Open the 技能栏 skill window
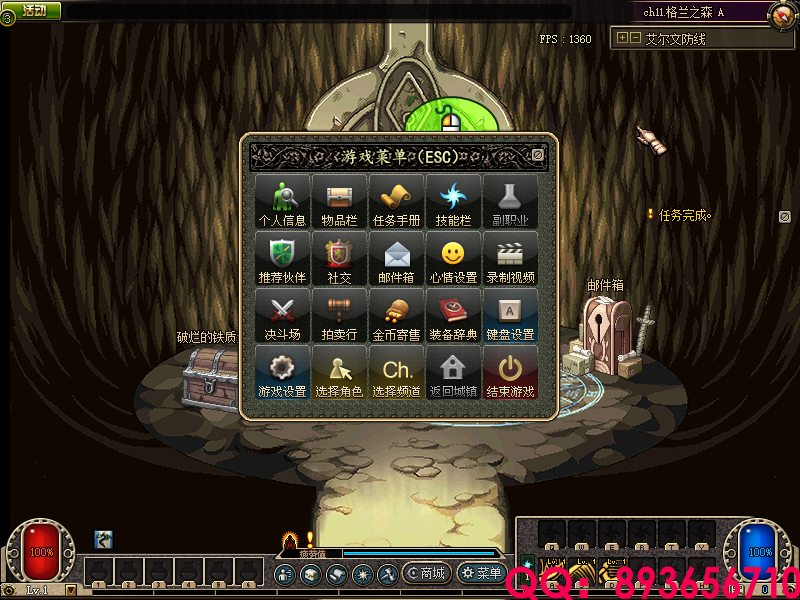Viewport: 800px width, 600px height. tap(453, 201)
